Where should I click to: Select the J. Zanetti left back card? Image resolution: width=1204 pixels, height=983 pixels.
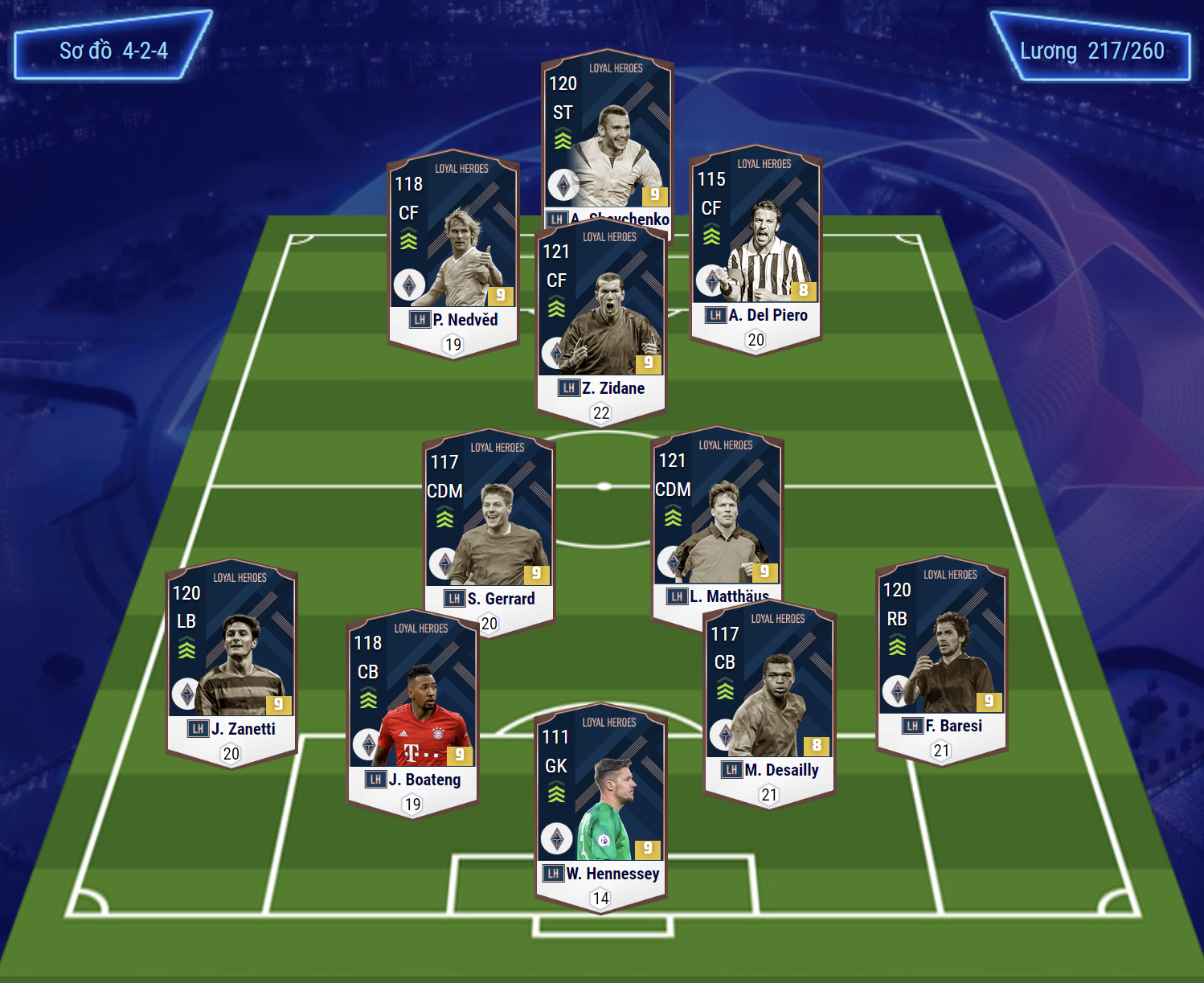(x=231, y=659)
